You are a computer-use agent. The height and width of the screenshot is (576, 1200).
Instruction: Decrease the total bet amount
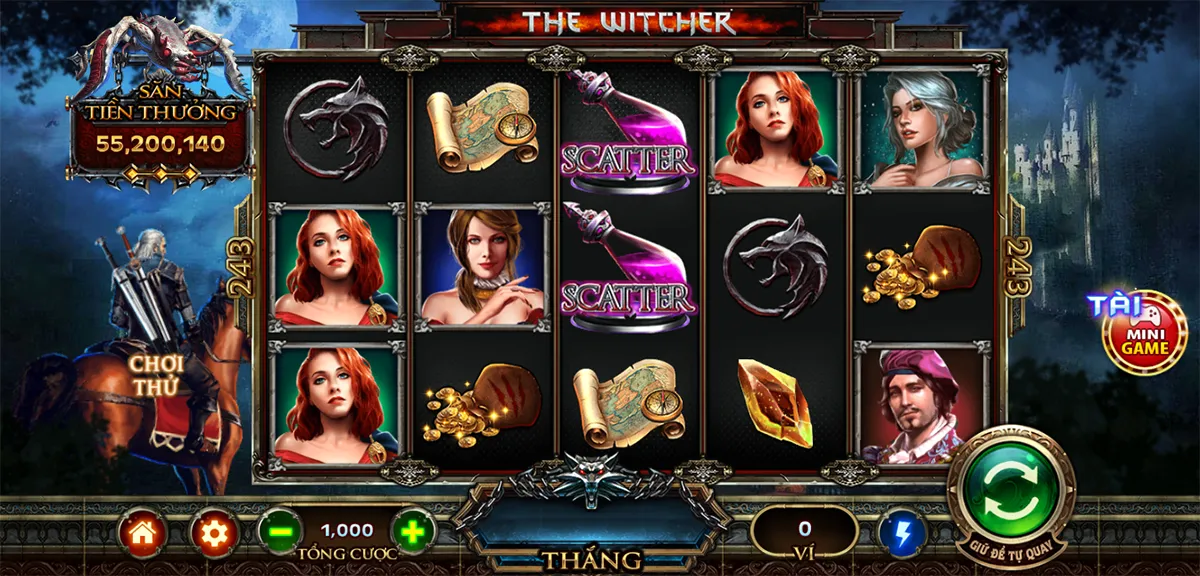pyautogui.click(x=279, y=531)
